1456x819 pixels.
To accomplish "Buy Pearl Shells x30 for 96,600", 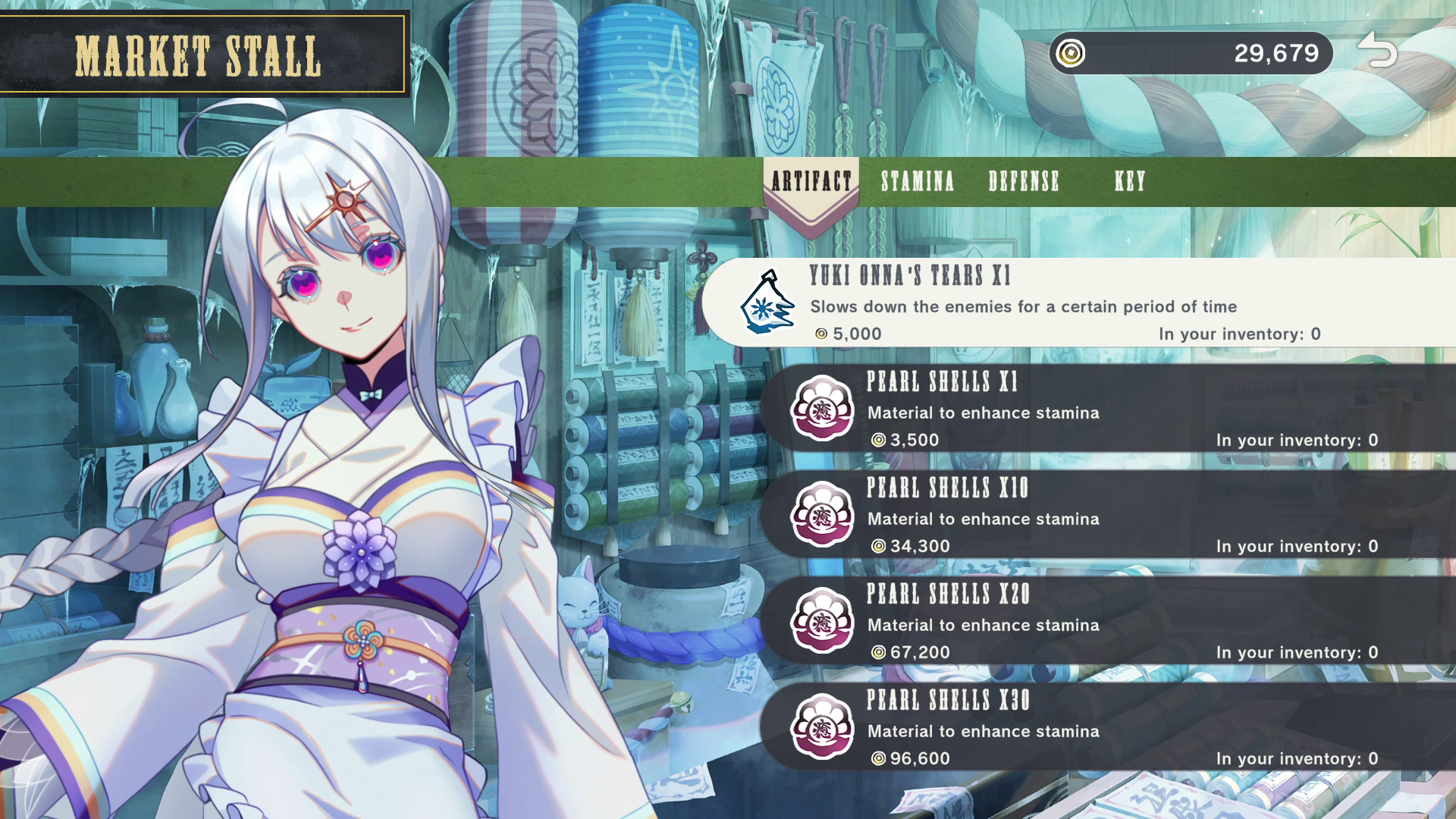I will coord(1062,726).
